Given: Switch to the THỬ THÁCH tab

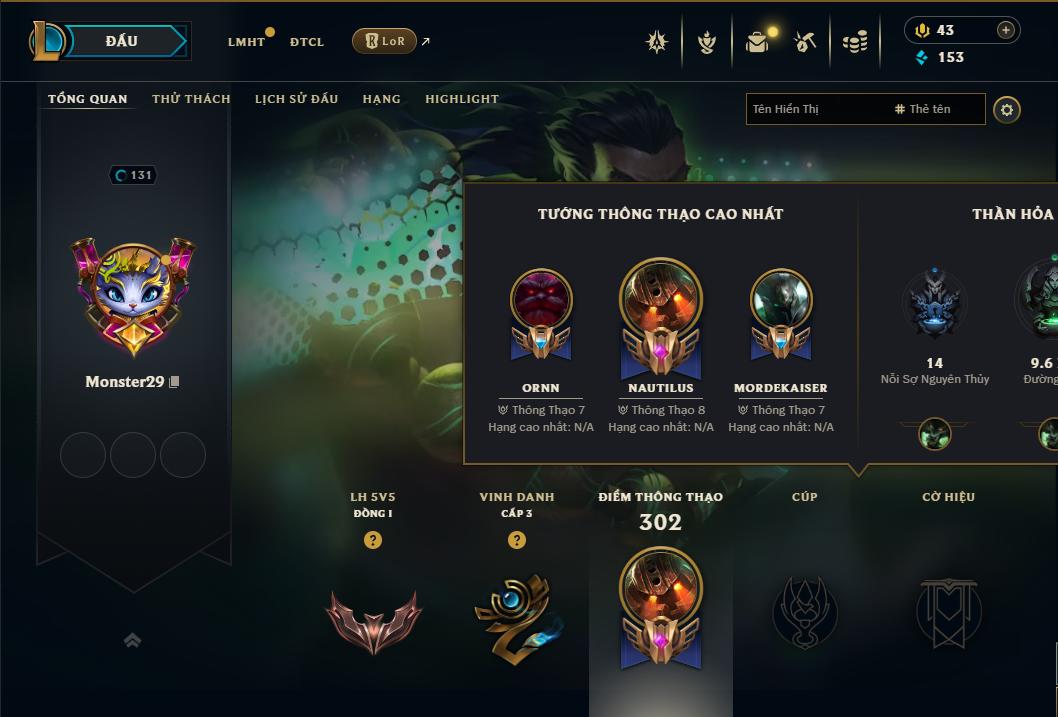Looking at the screenshot, I should pyautogui.click(x=191, y=99).
